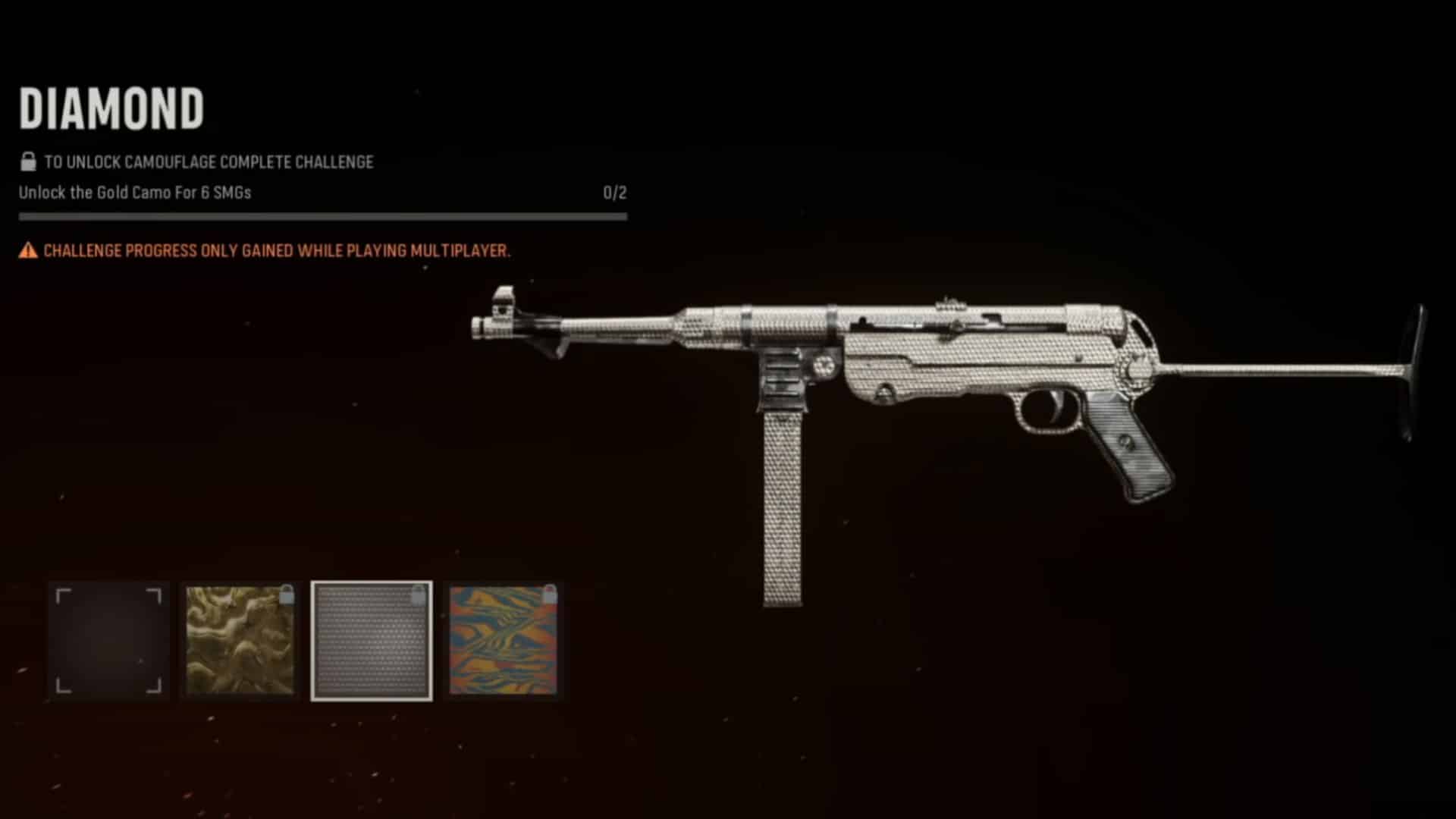Select the Diamond camouflage swatch
This screenshot has height=819, width=1456.
pyautogui.click(x=372, y=642)
